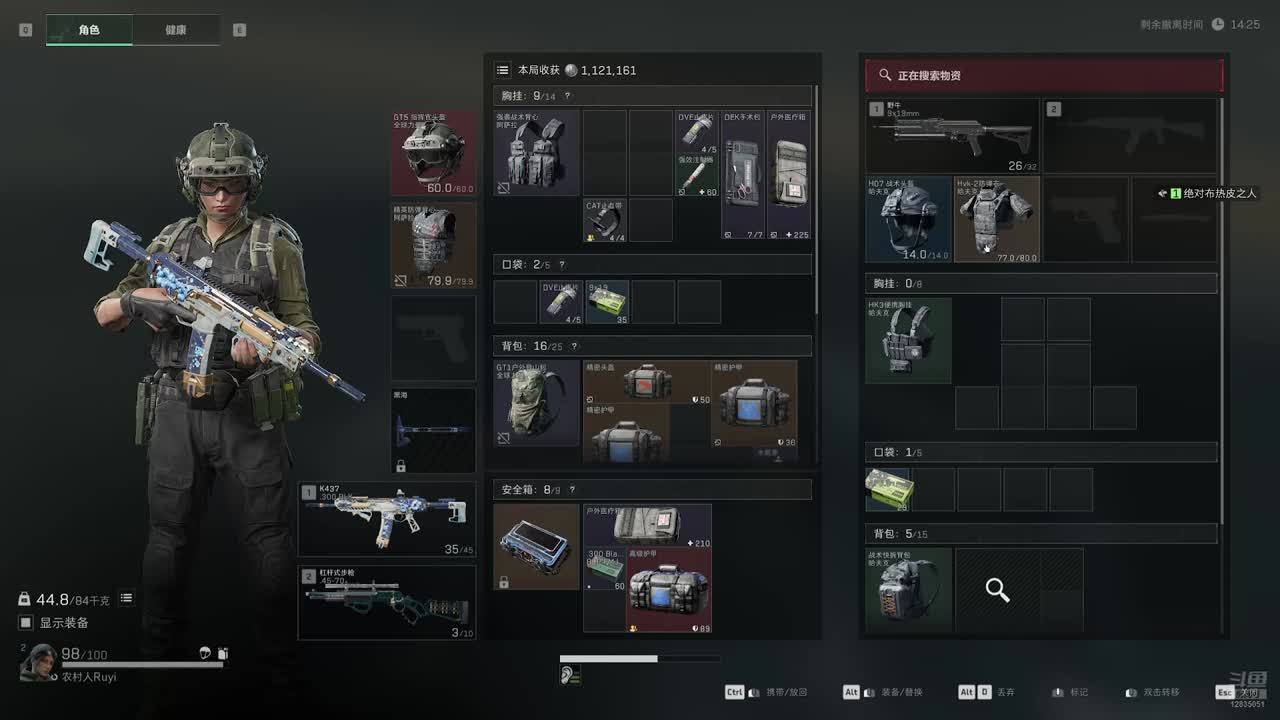Switch to the 健康 tab
The width and height of the screenshot is (1280, 720).
(176, 30)
